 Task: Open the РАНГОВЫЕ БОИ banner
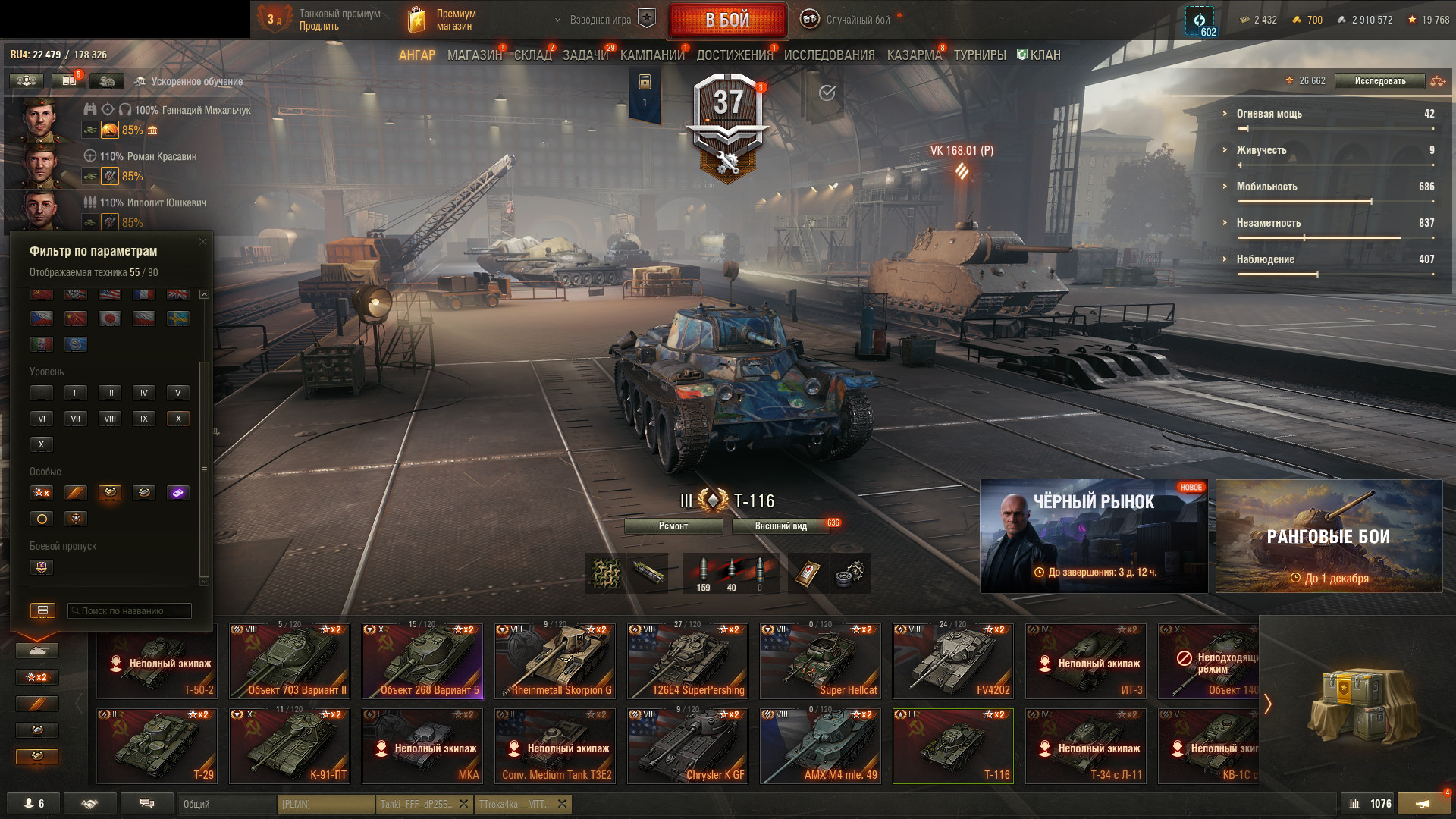pyautogui.click(x=1329, y=536)
